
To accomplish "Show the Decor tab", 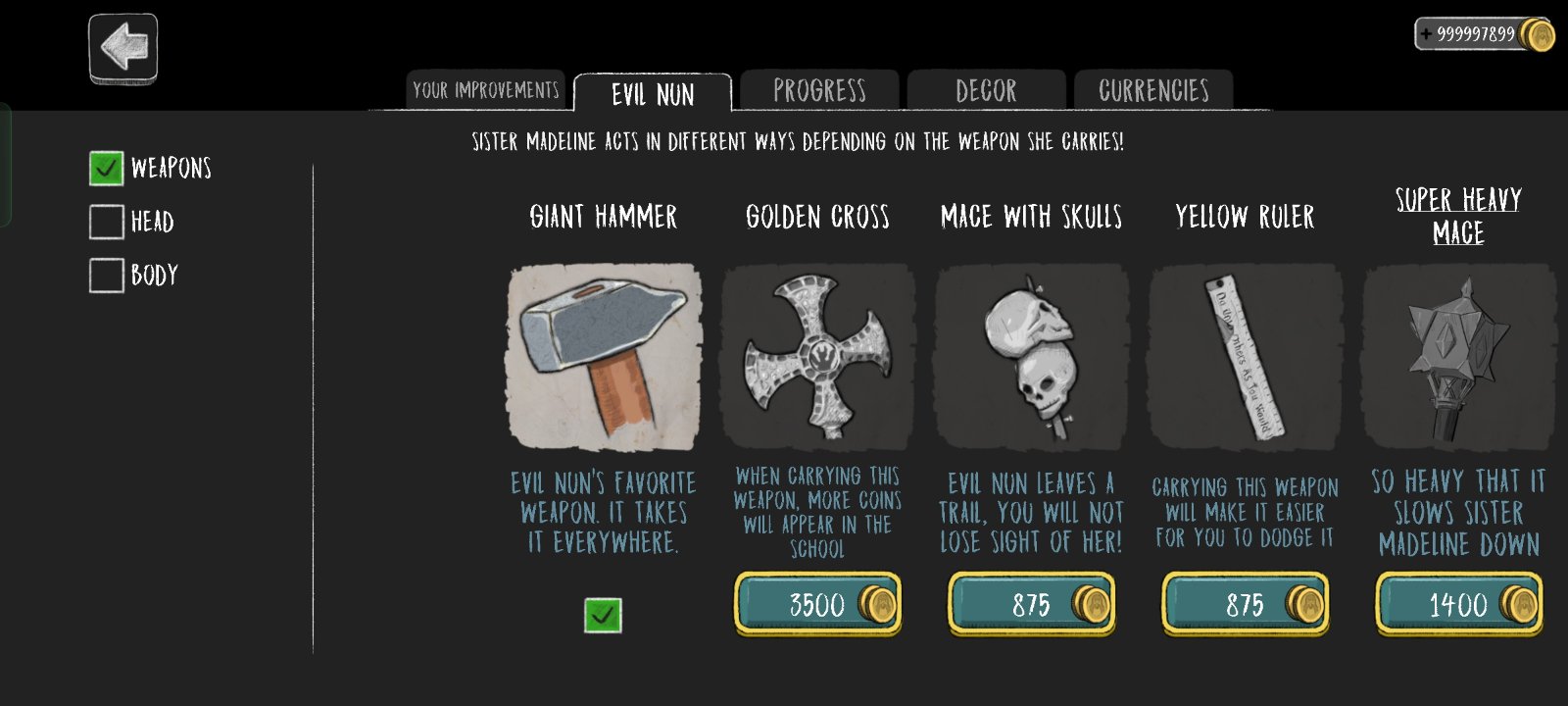I will coord(986,91).
